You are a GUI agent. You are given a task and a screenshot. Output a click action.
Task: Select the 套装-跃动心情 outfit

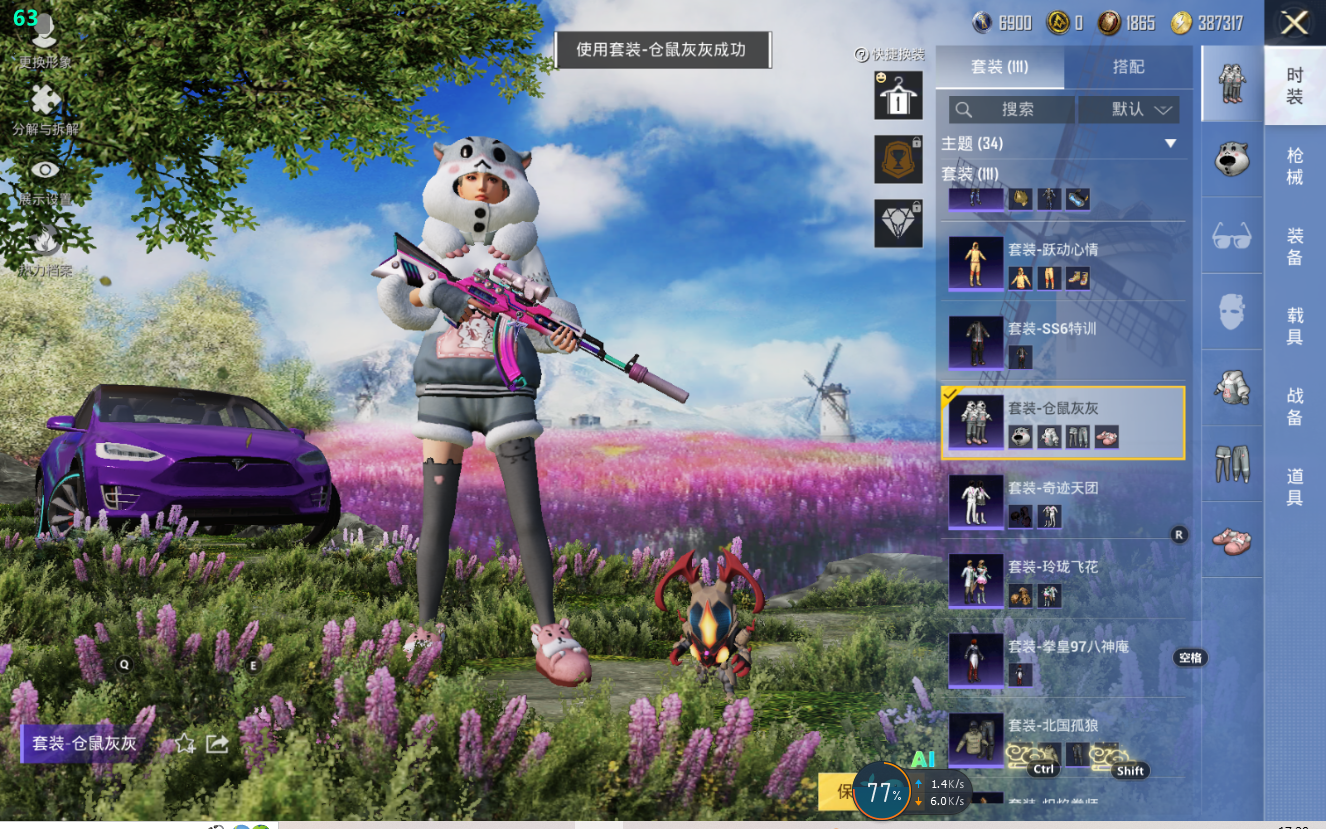pyautogui.click(x=1065, y=263)
